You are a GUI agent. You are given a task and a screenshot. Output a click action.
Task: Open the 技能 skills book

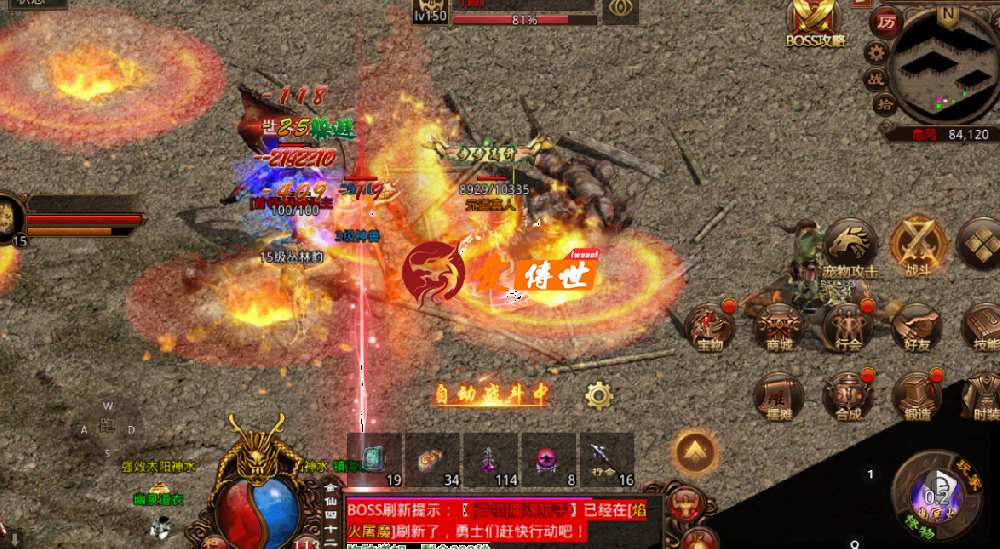tap(982, 327)
